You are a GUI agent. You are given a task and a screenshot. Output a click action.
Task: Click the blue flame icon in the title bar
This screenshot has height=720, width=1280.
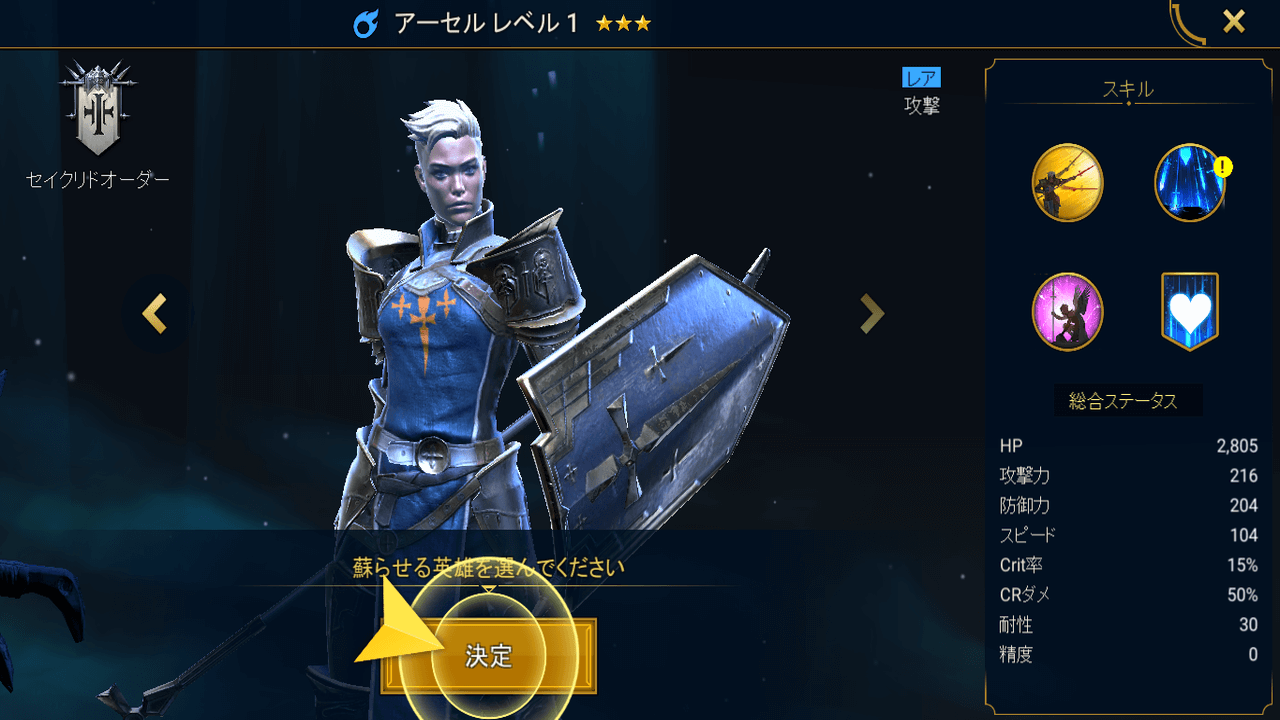click(364, 21)
